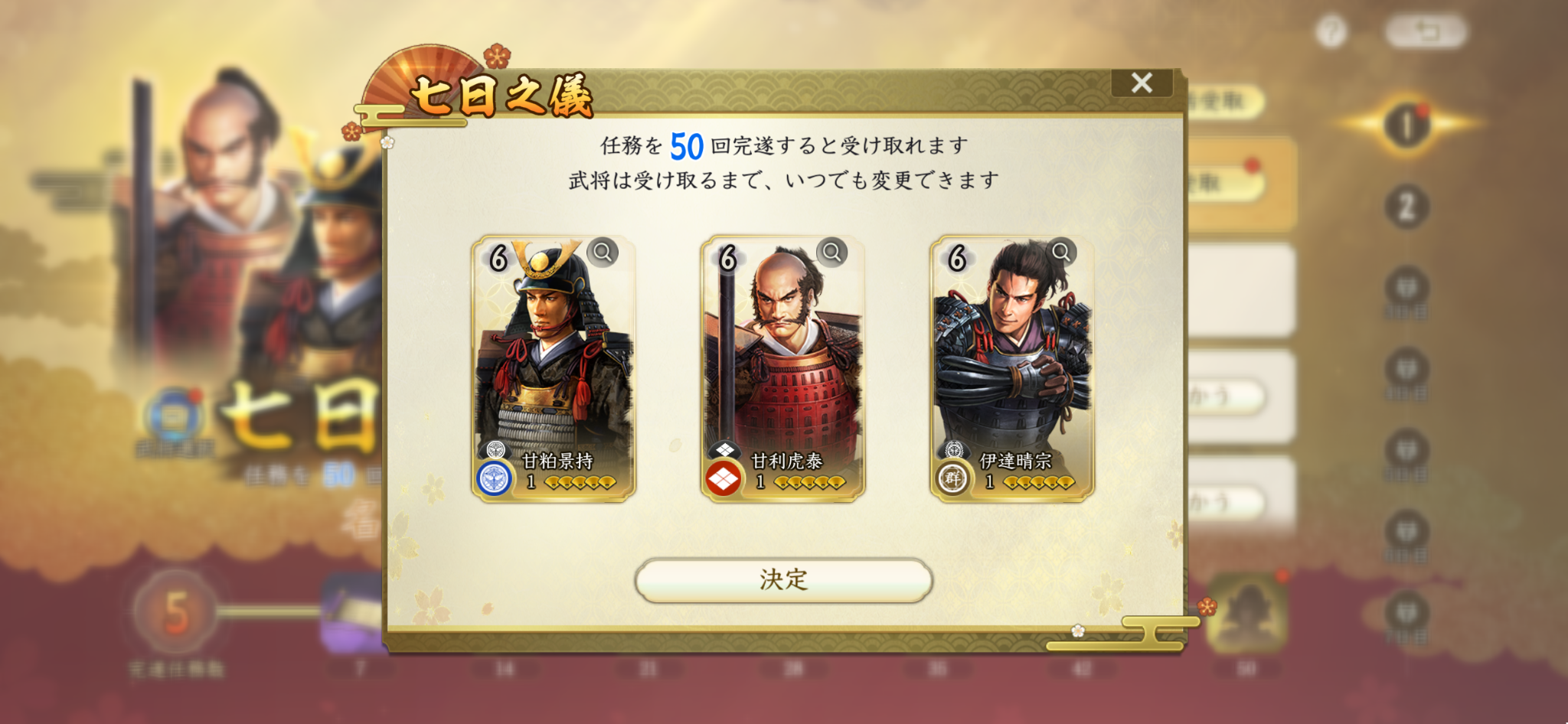Open magnifier details for 伊達晴宗
Image resolution: width=1568 pixels, height=724 pixels.
point(1061,252)
